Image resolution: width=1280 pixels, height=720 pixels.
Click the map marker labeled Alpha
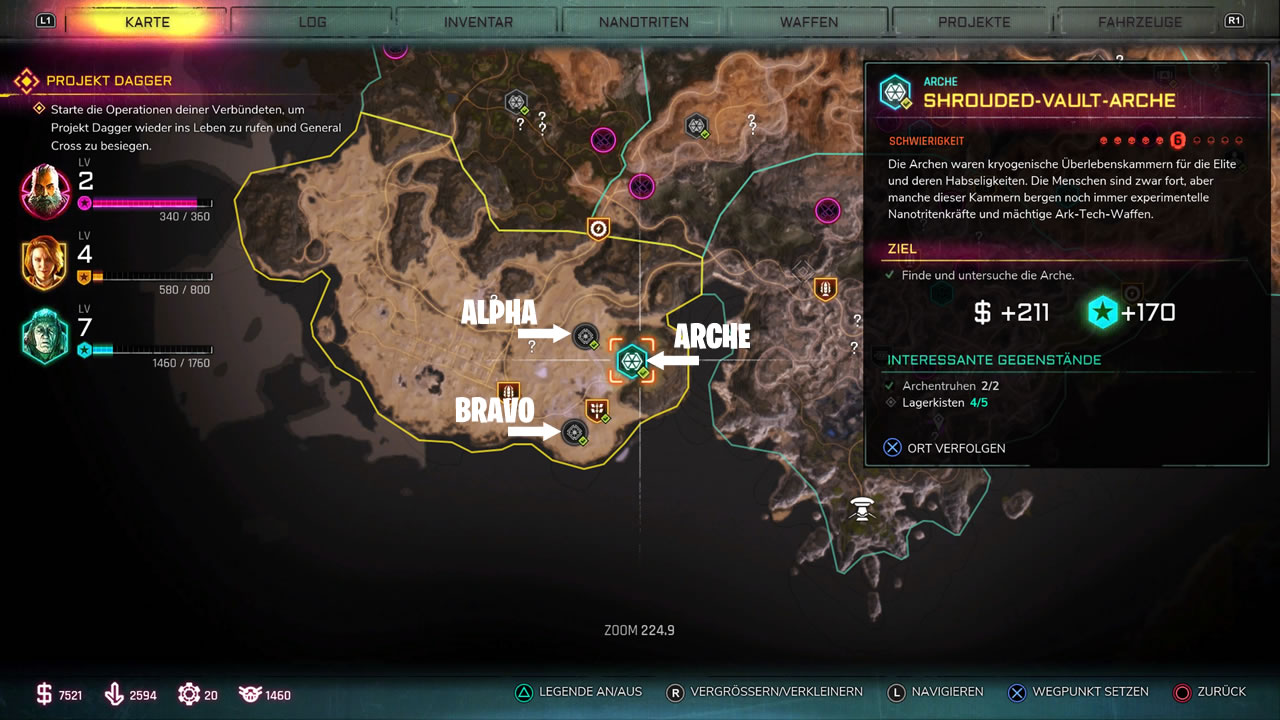click(x=585, y=336)
